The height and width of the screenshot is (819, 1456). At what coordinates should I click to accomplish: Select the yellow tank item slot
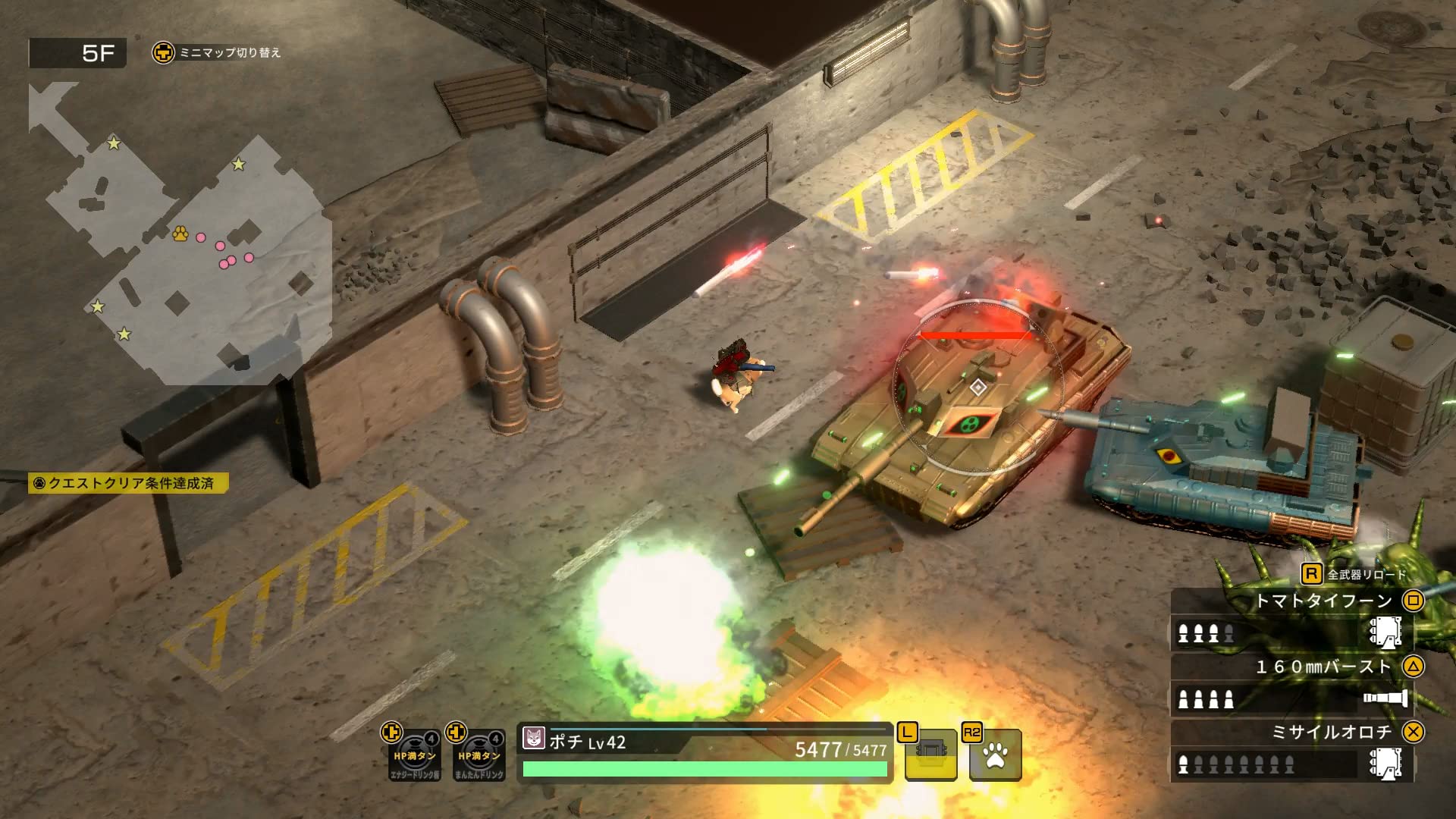(930, 755)
